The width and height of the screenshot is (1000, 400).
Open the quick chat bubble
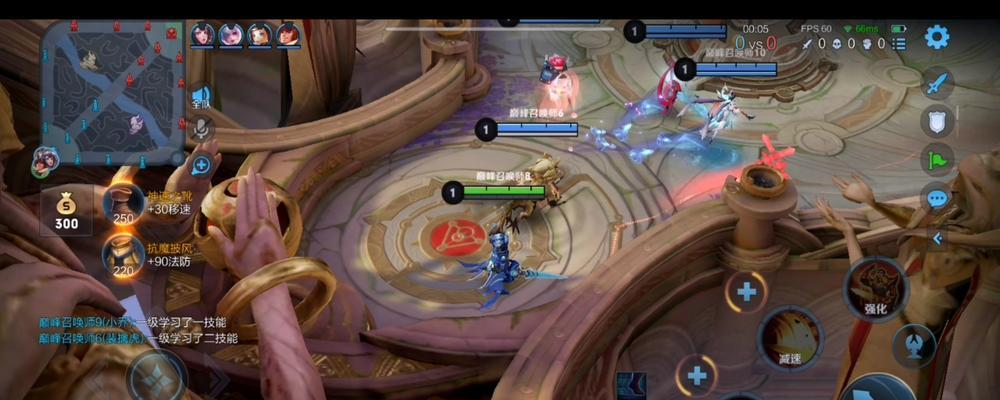pyautogui.click(x=937, y=198)
